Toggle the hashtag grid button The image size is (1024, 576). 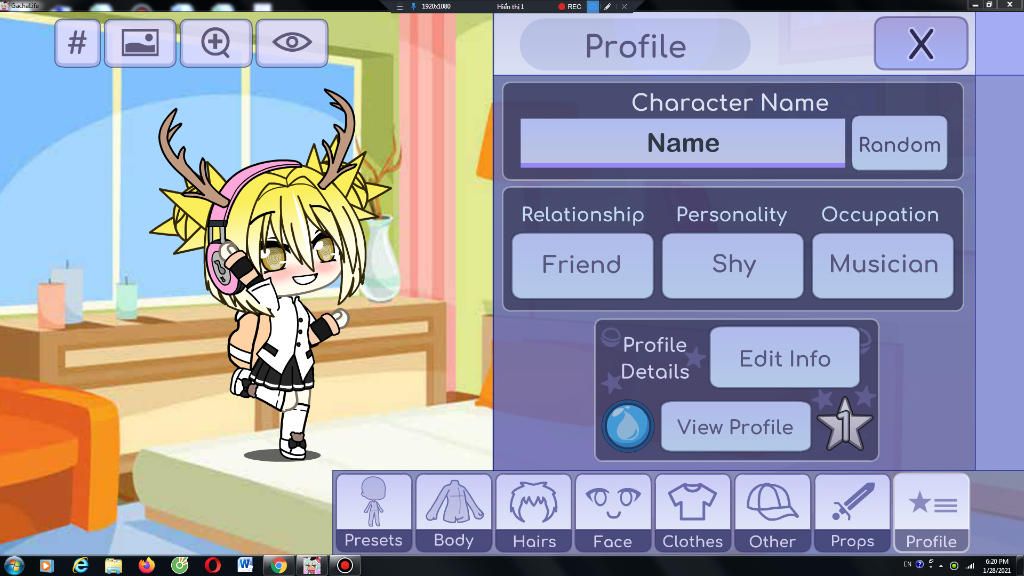(77, 43)
